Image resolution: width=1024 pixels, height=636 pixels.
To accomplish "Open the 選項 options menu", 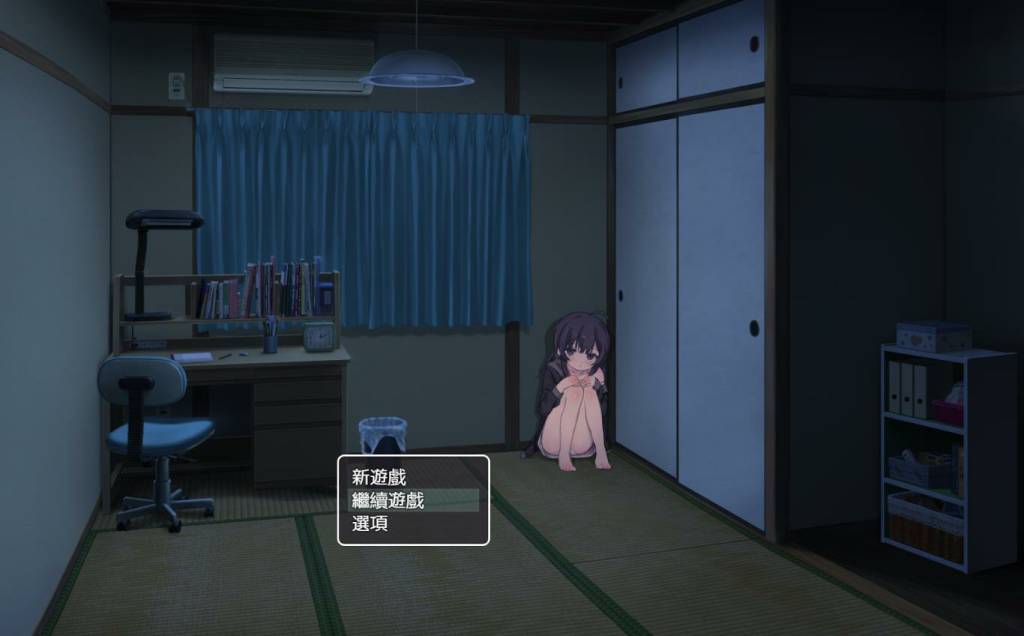I will click(x=371, y=523).
